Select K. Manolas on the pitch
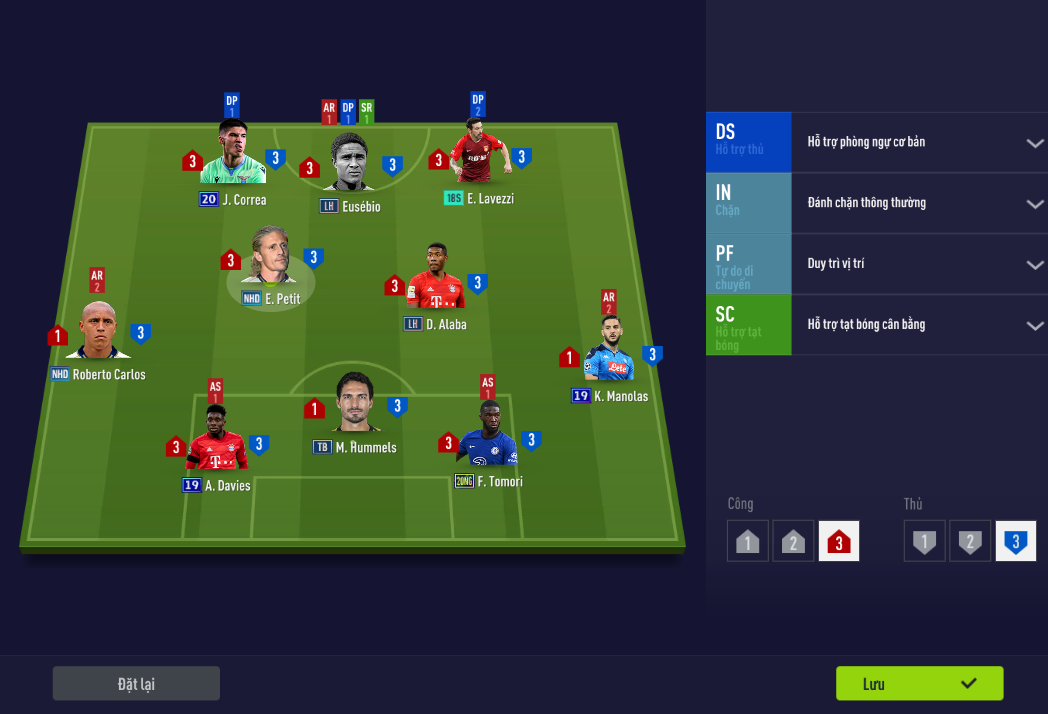 point(609,352)
